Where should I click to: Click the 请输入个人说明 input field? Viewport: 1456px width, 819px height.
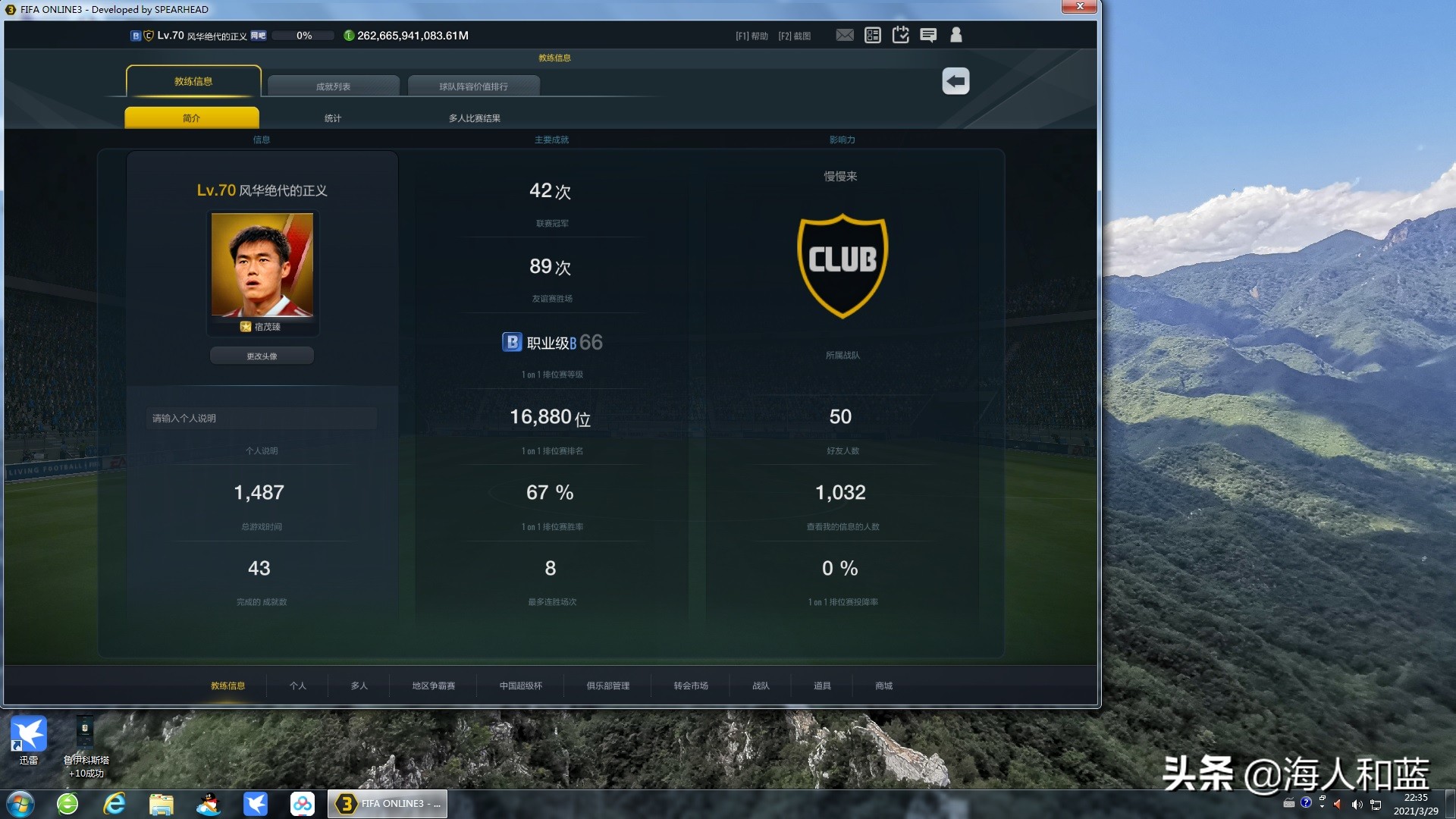261,418
